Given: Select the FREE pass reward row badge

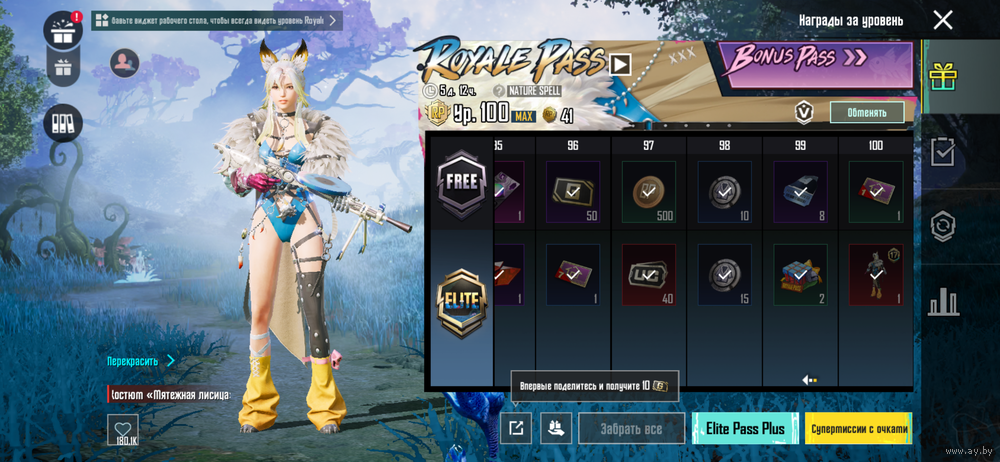Looking at the screenshot, I should (461, 183).
